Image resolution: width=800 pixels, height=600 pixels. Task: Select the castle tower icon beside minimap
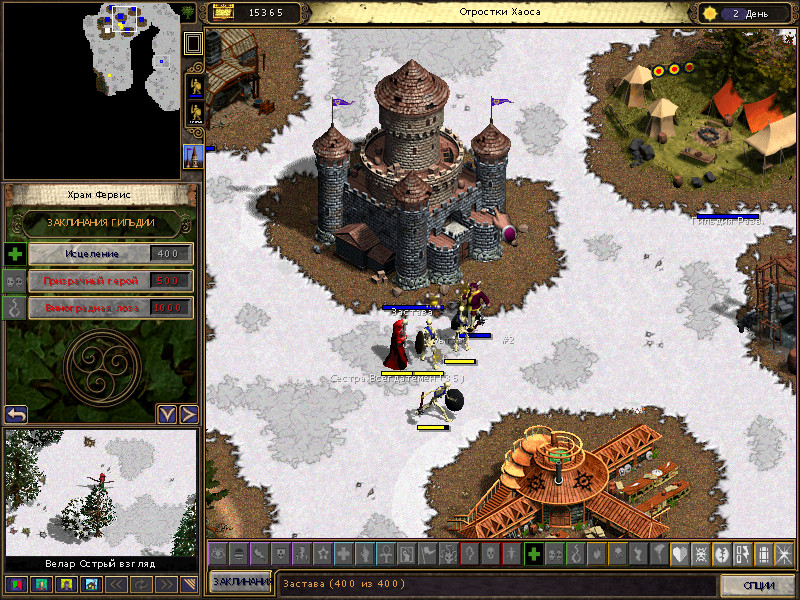(193, 156)
